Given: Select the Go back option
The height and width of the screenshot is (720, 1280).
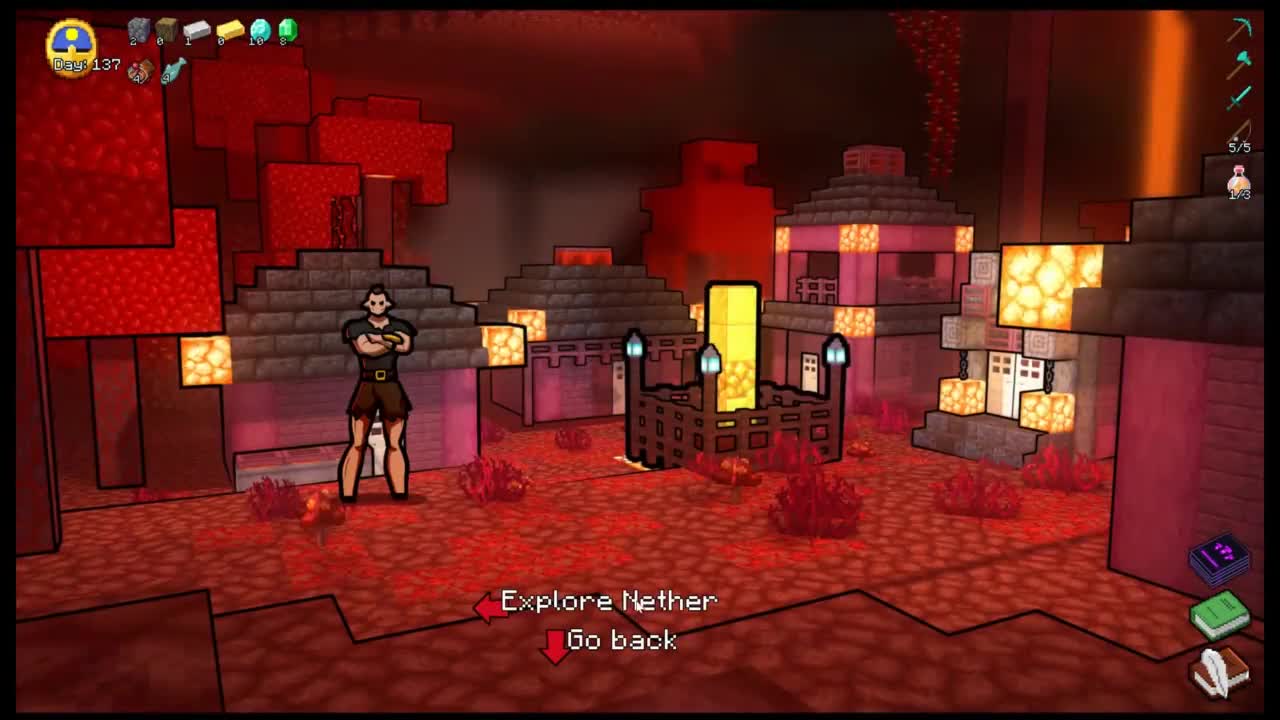Looking at the screenshot, I should (620, 640).
